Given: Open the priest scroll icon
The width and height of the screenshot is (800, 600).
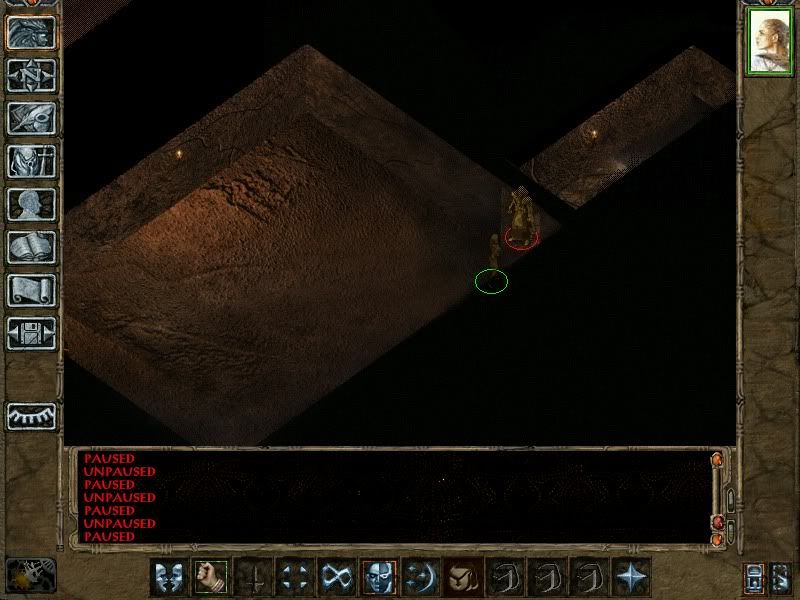Looking at the screenshot, I should point(31,290).
